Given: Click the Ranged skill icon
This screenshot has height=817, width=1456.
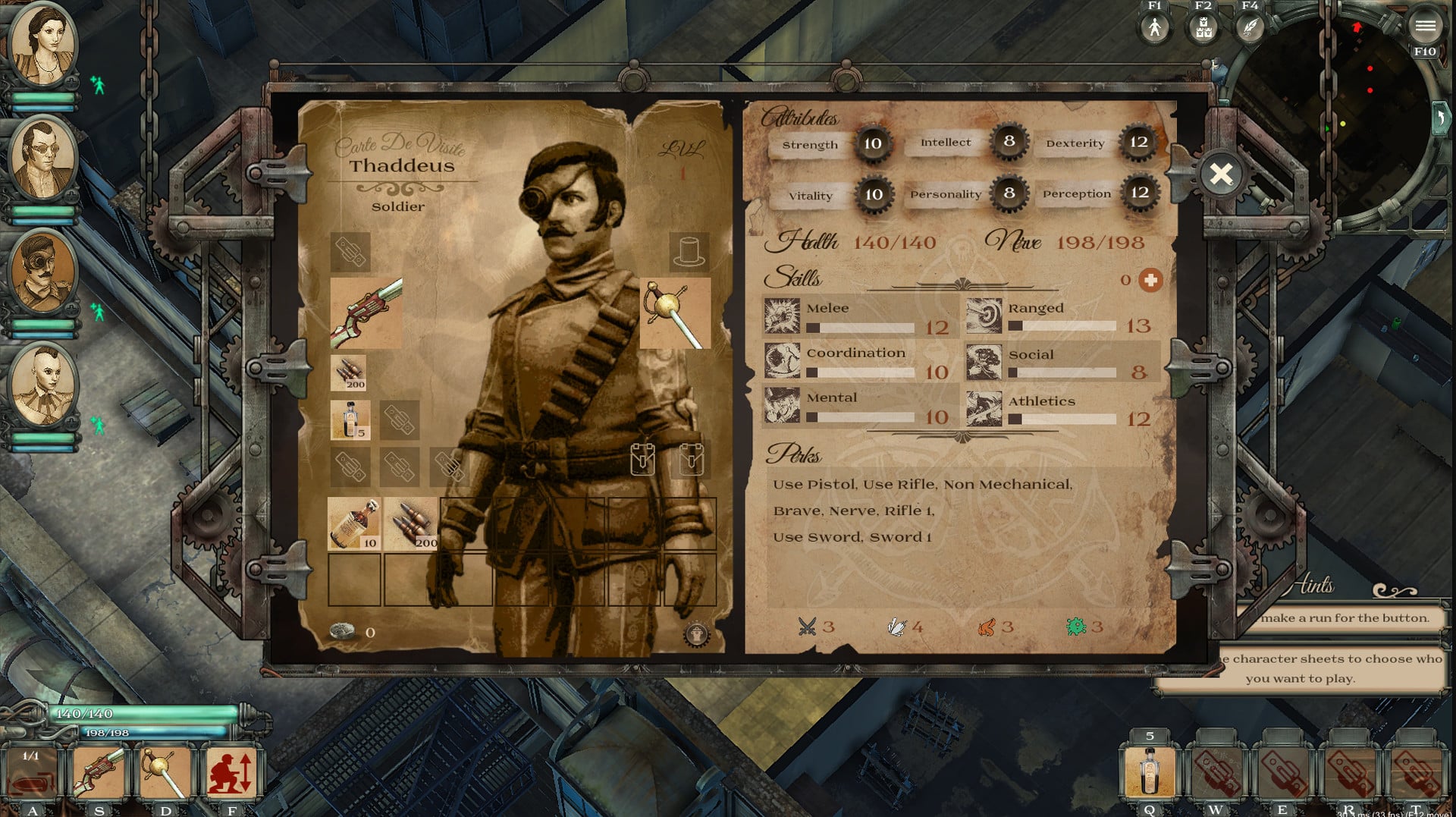Looking at the screenshot, I should point(984,316).
